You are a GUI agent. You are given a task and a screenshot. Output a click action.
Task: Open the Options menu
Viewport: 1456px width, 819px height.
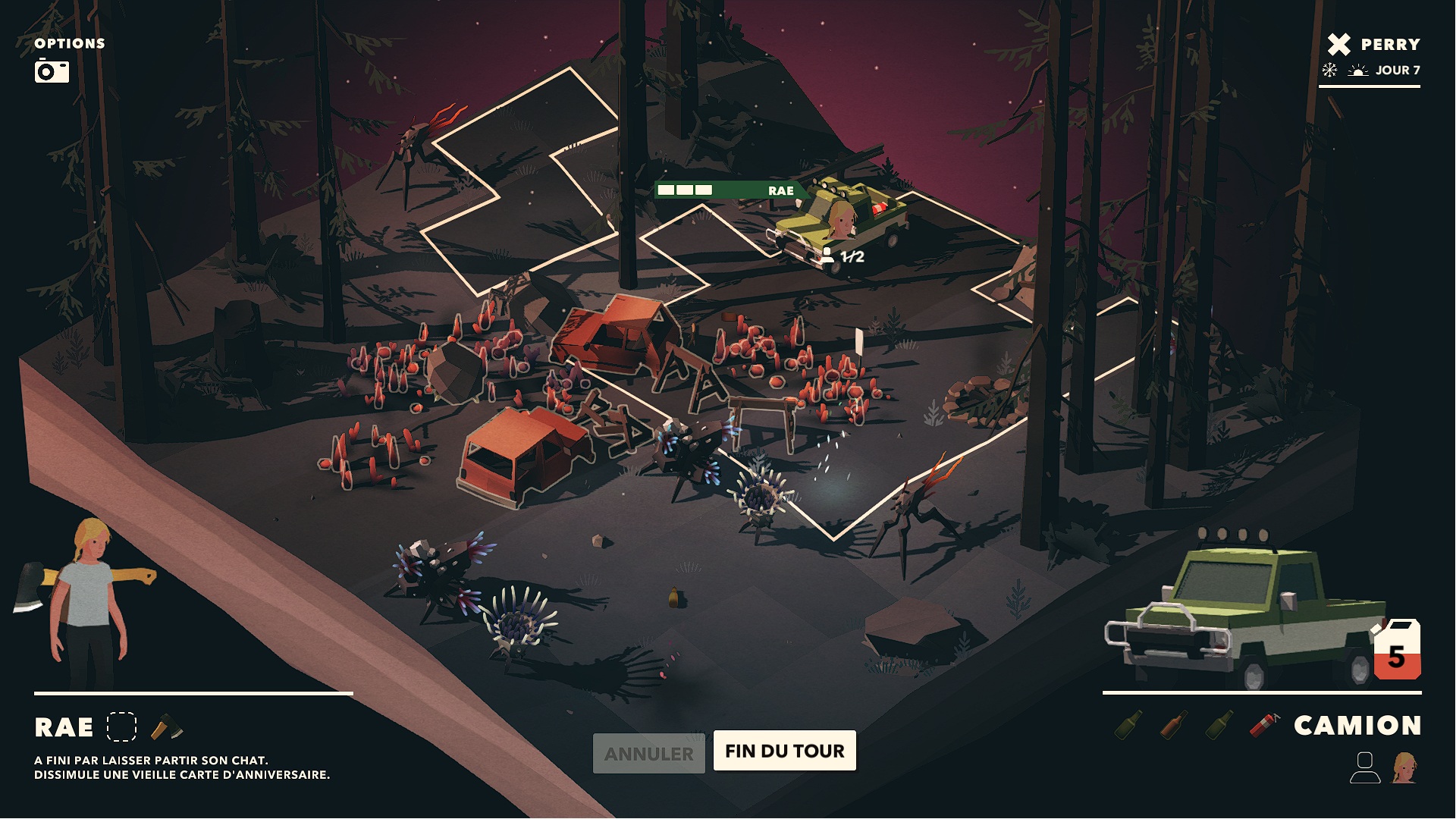tap(69, 43)
